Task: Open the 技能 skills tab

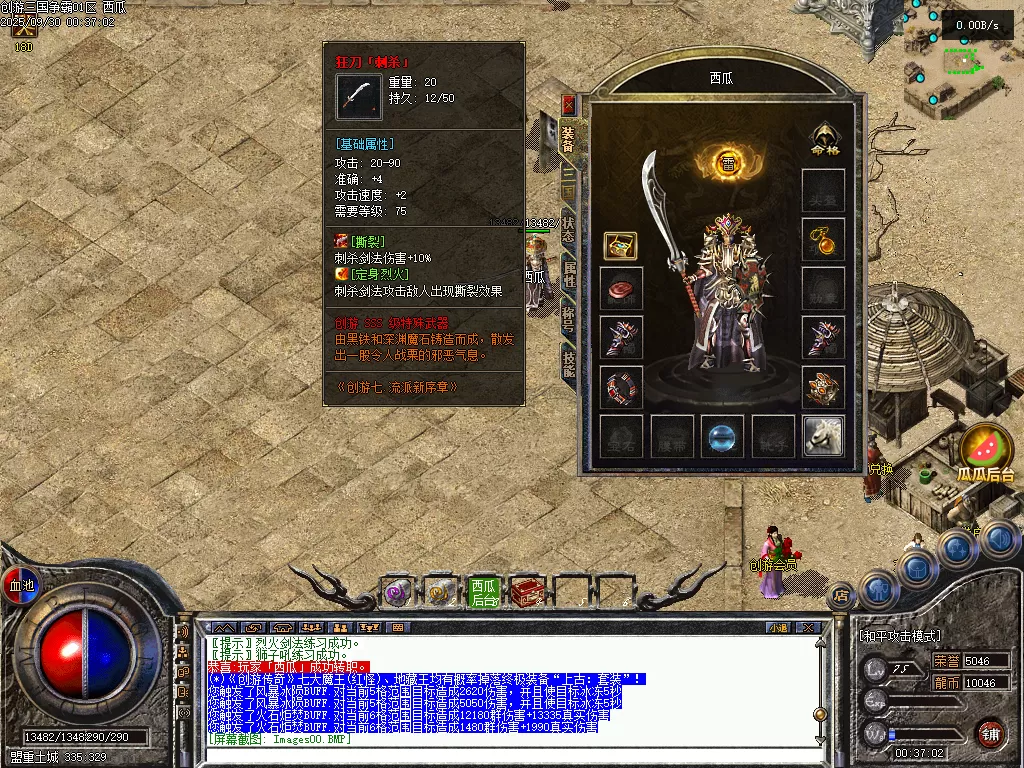Action: tap(568, 363)
